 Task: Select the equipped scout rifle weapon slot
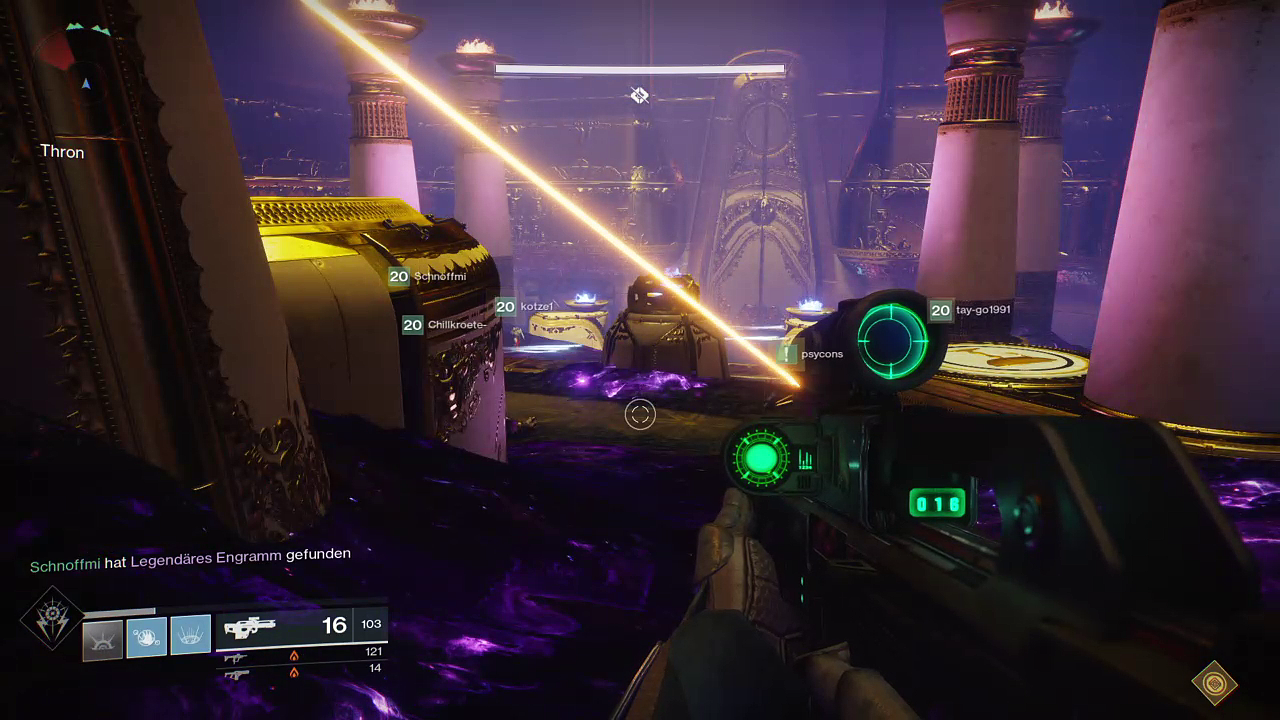coord(301,626)
